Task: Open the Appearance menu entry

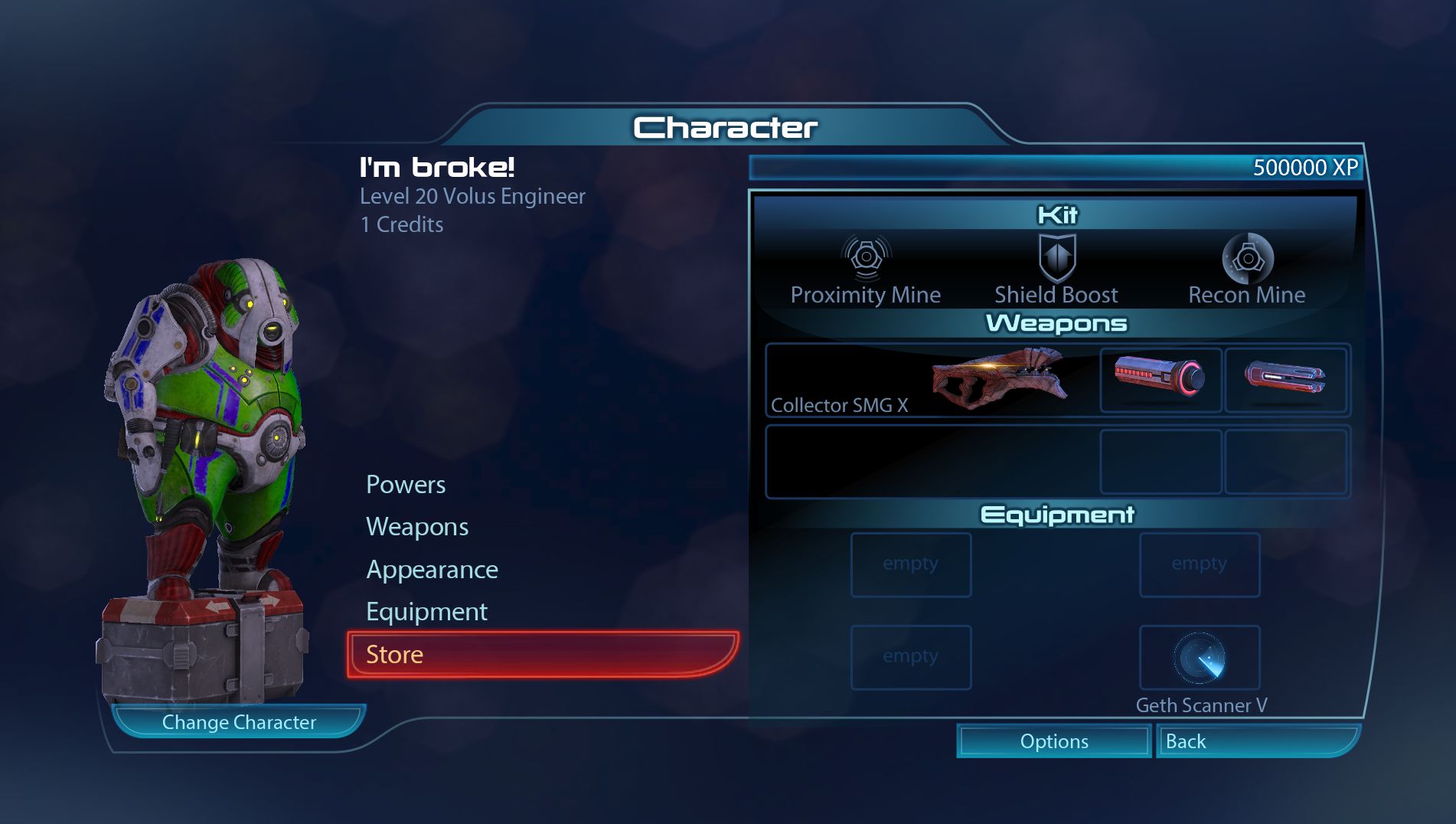Action: pyautogui.click(x=432, y=570)
